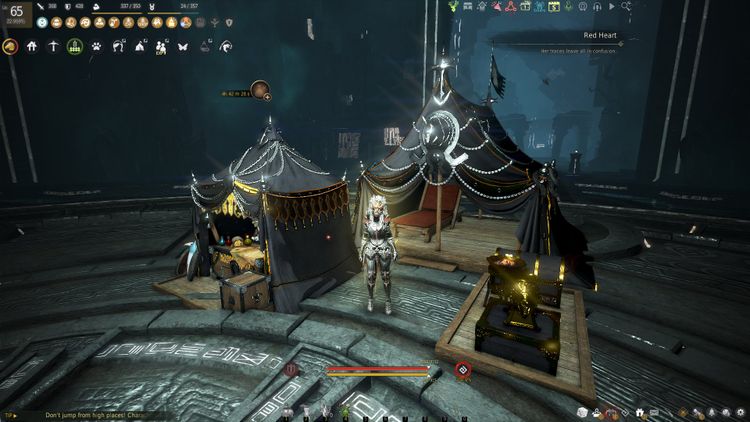Open the house residence icon
This screenshot has width=750, height=422.
[x=32, y=46]
